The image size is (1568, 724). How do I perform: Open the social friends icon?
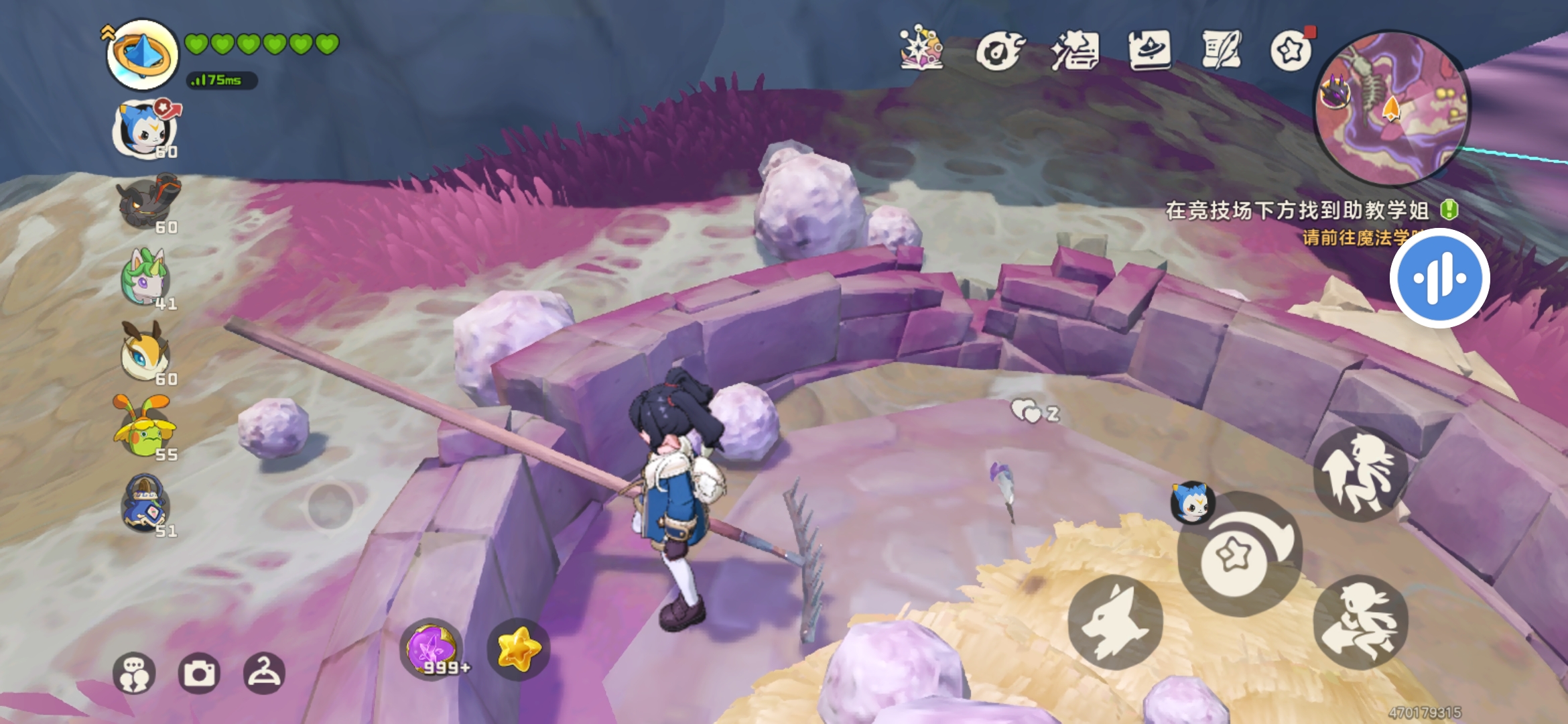(134, 673)
